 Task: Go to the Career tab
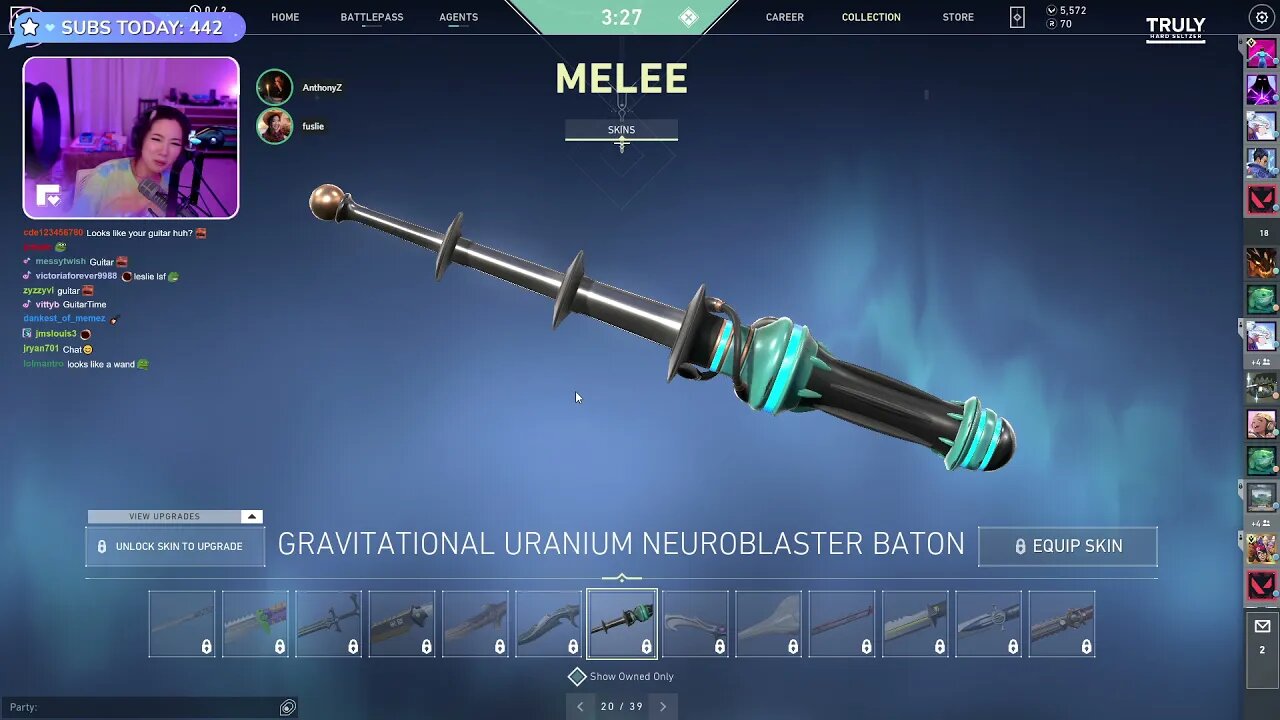tap(784, 17)
